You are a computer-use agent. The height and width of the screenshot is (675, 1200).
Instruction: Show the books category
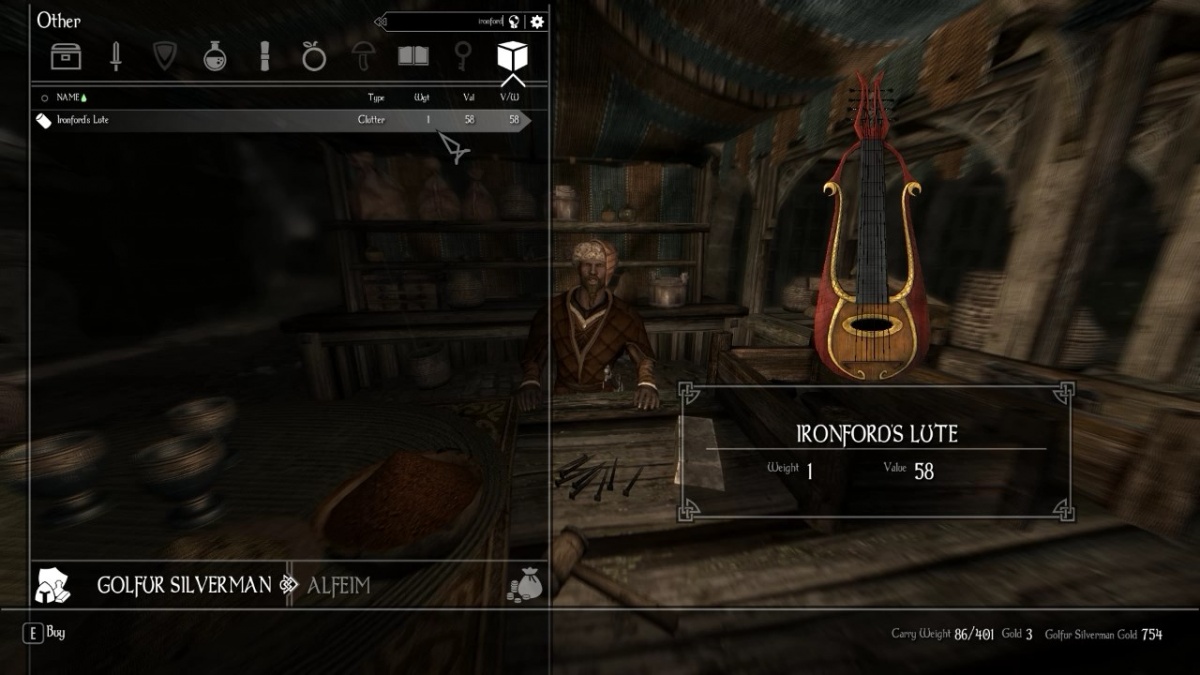click(413, 56)
